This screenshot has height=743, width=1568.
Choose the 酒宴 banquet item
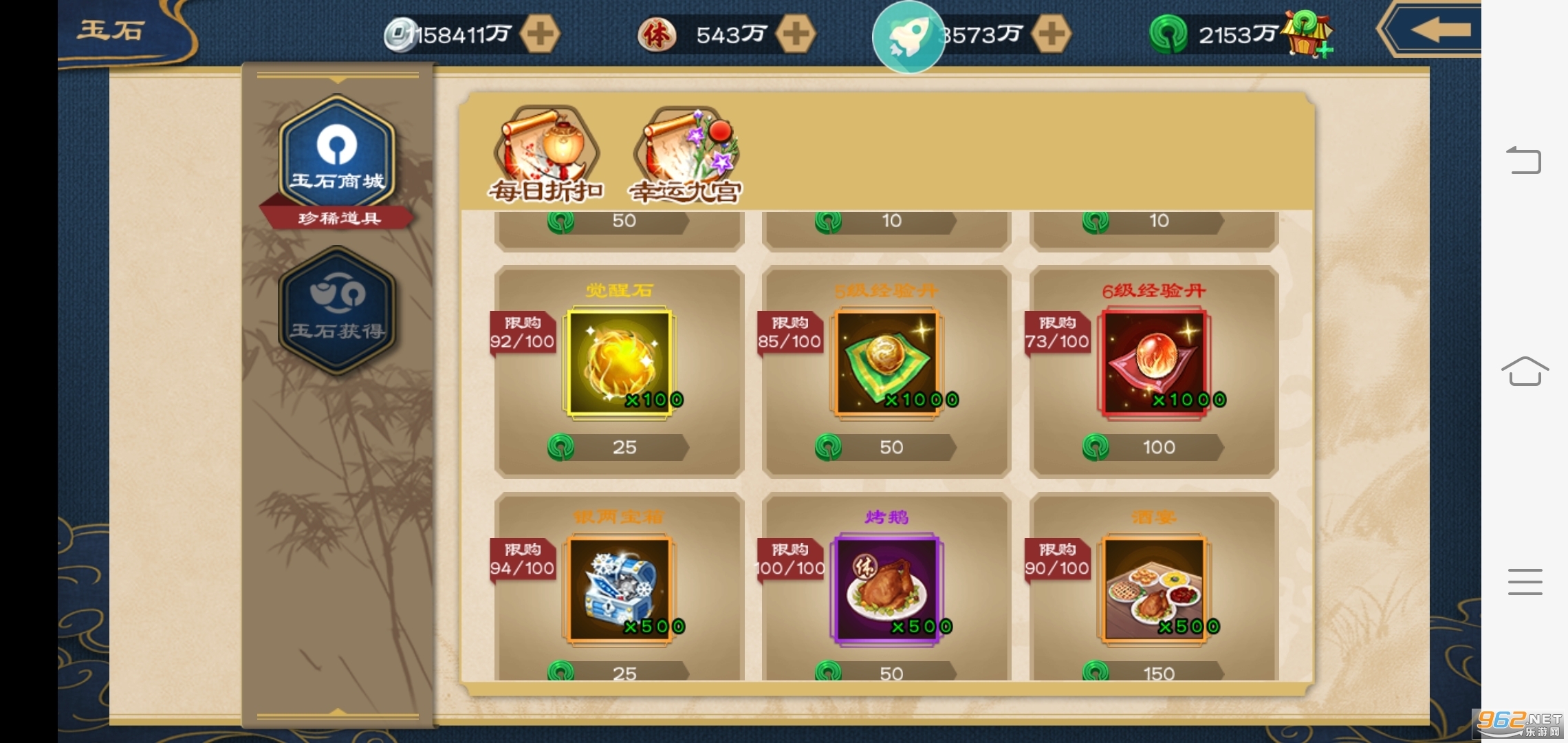coord(1153,589)
